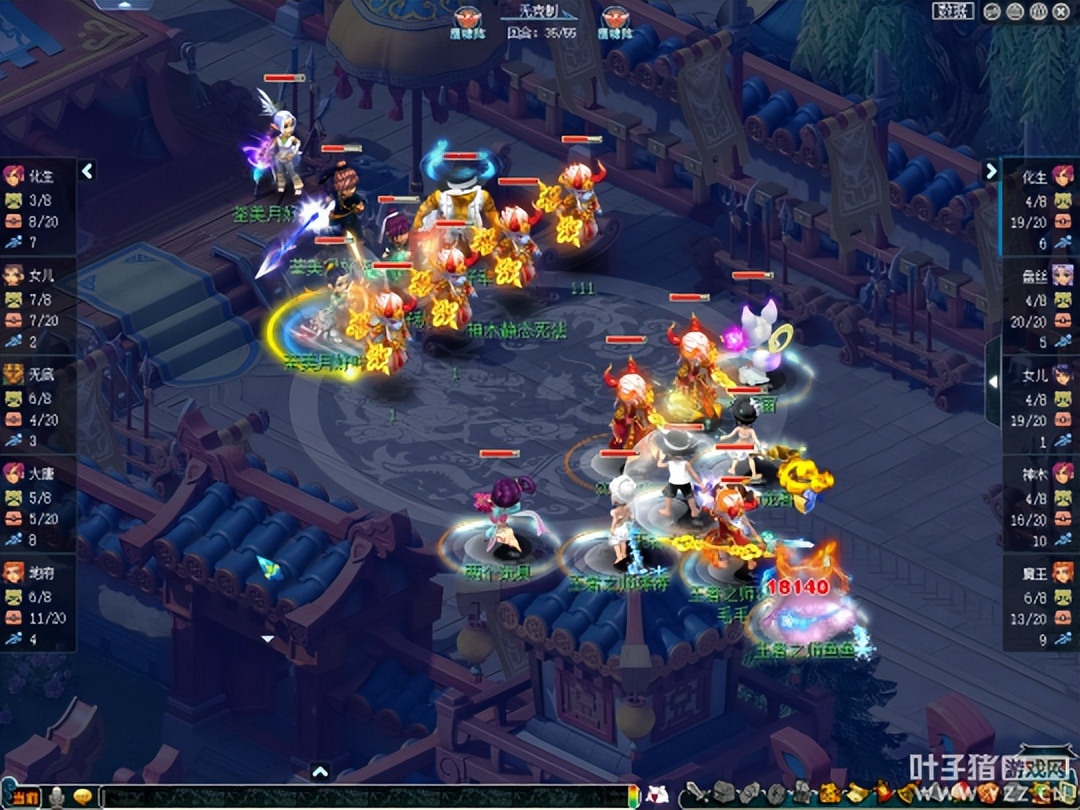Click the left team's formation emblem

[467, 18]
